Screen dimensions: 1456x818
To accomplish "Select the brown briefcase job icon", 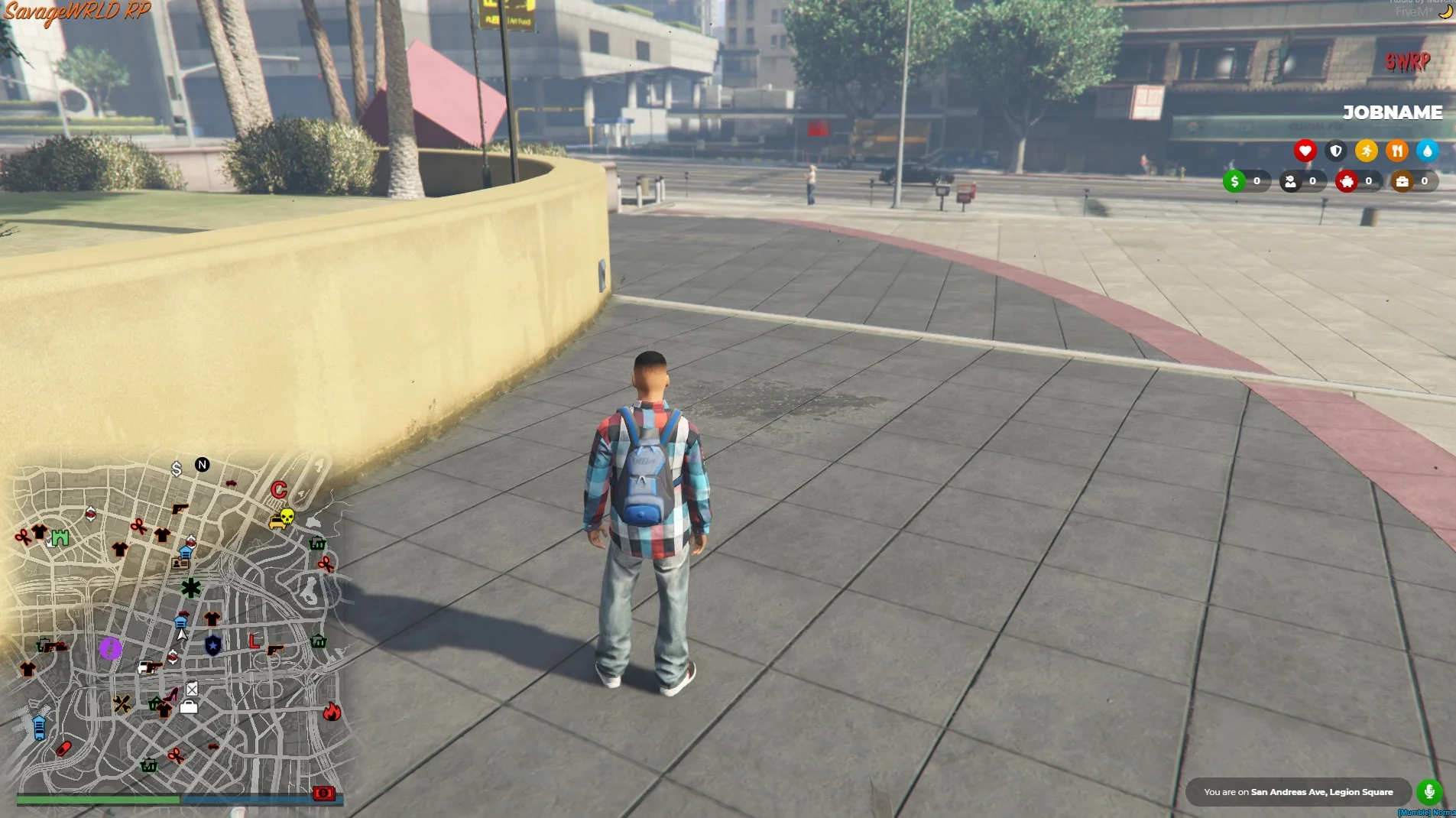I will tap(1402, 181).
